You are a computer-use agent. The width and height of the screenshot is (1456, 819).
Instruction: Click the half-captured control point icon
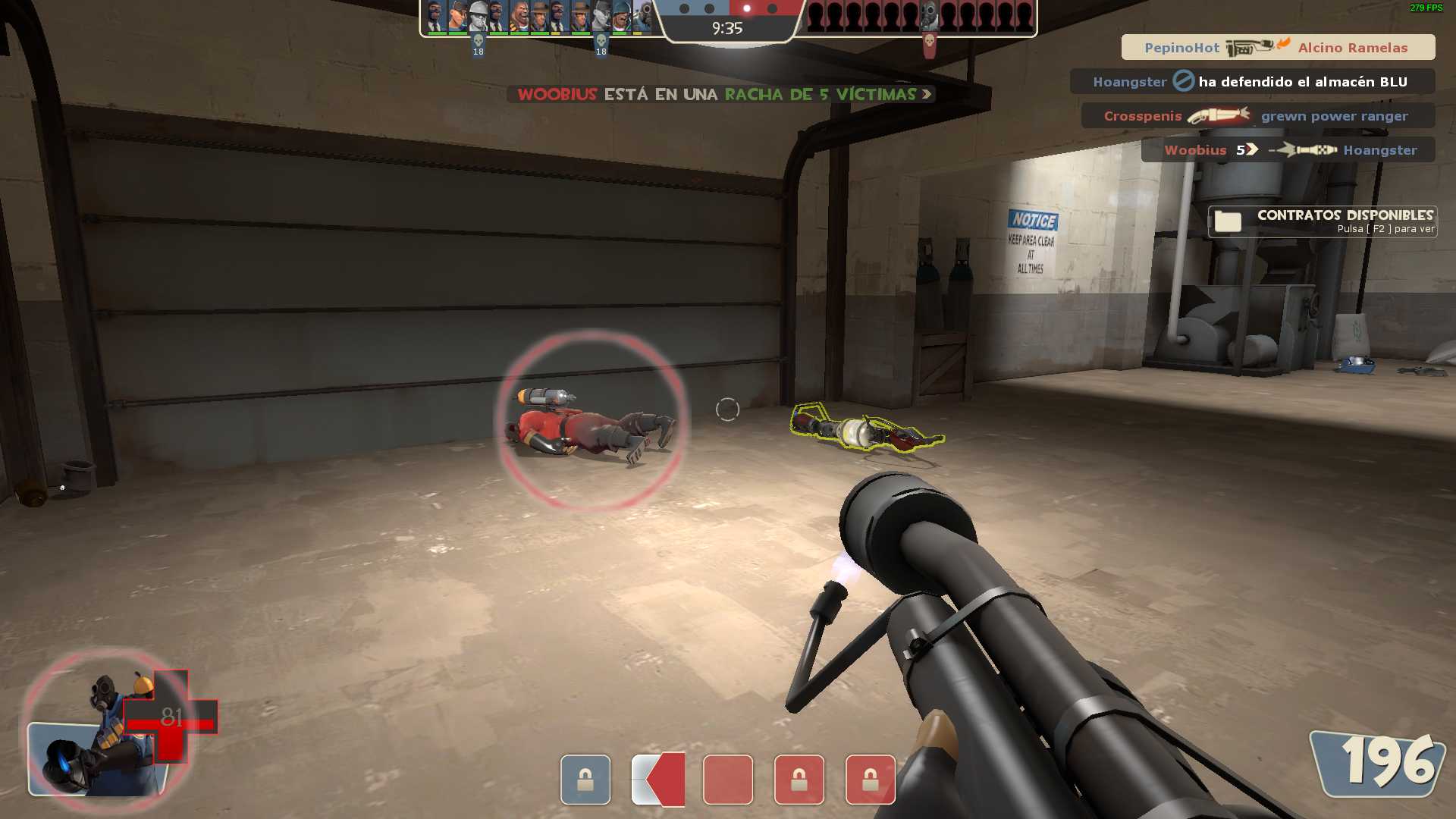(x=658, y=780)
